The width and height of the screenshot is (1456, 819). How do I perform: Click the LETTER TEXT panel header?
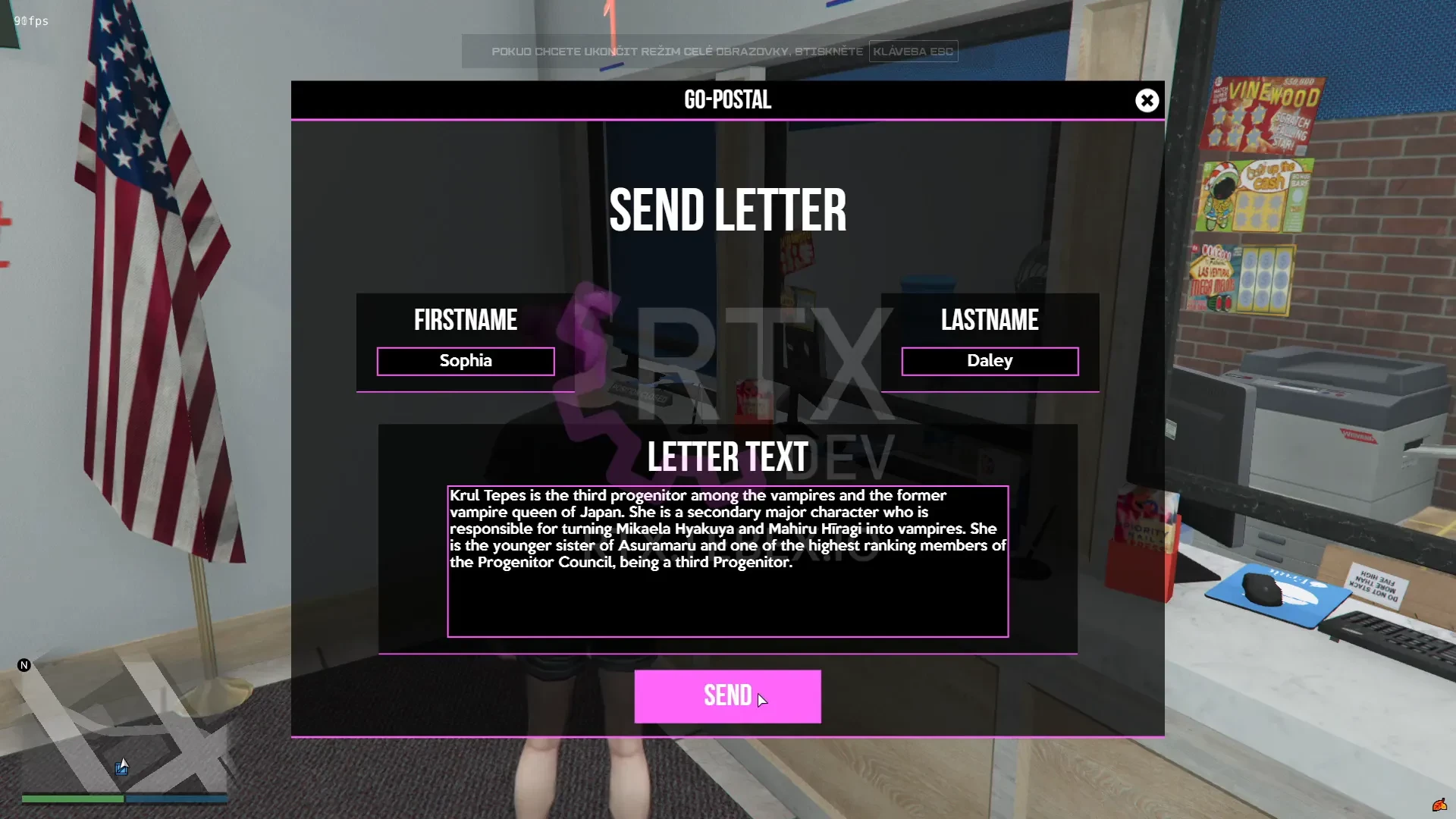pyautogui.click(x=727, y=457)
